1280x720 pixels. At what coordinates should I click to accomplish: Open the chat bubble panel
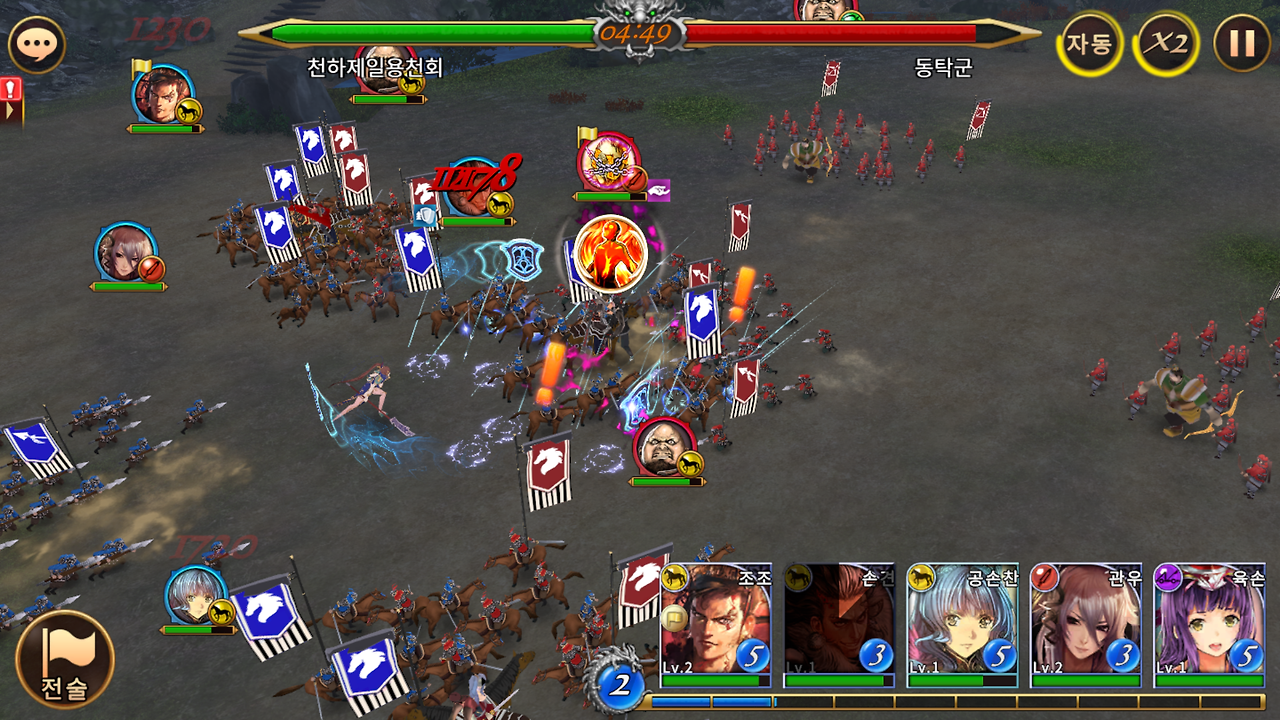pos(38,42)
